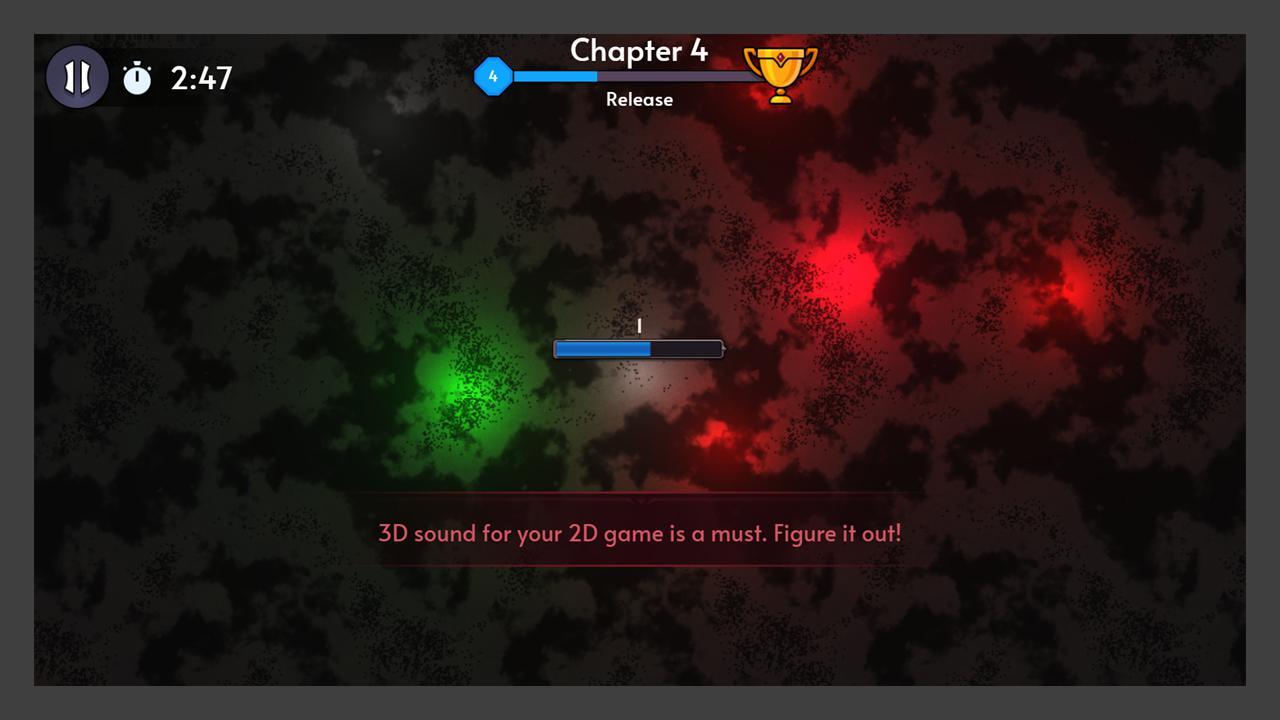Screen dimensions: 1280x720
Task: Click the blue filled portion of the loading bar
Action: [600, 348]
